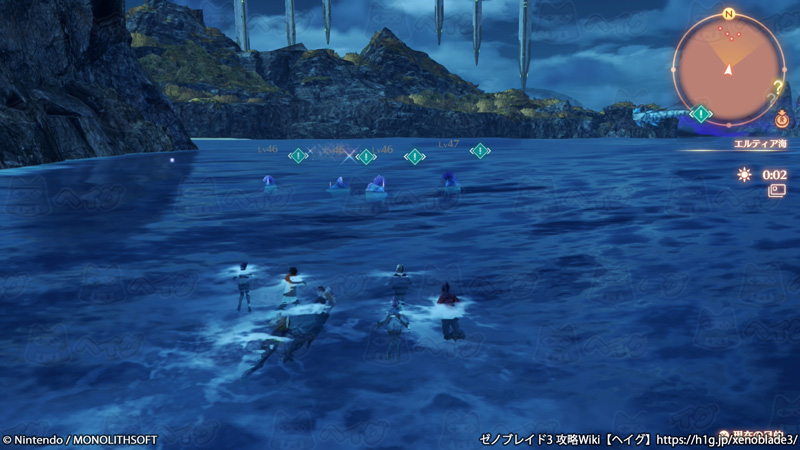This screenshot has height=450, width=800.
Task: Click the N compass marker on the minimap
Action: coord(728,14)
